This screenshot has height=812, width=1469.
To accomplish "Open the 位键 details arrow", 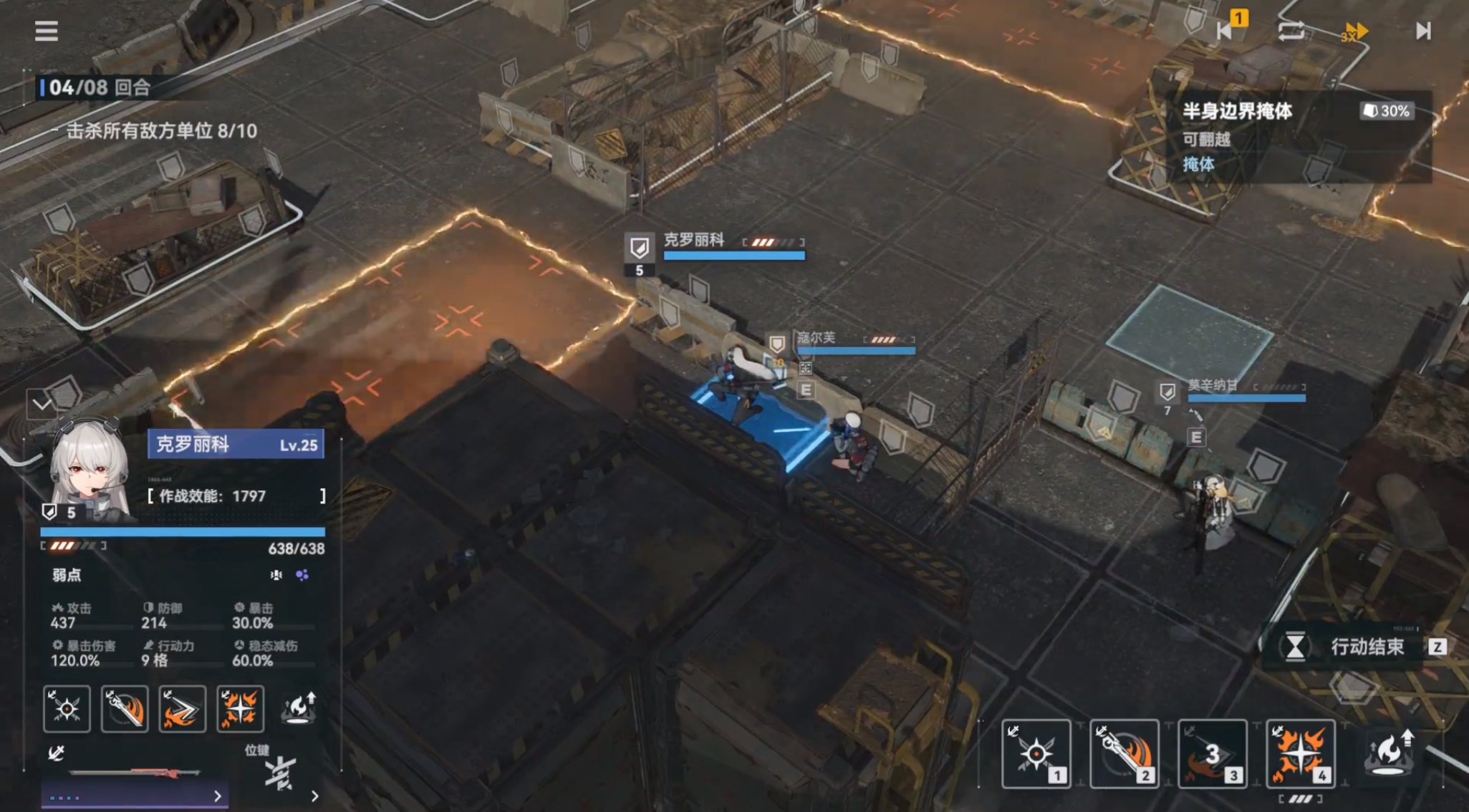I will 314,796.
